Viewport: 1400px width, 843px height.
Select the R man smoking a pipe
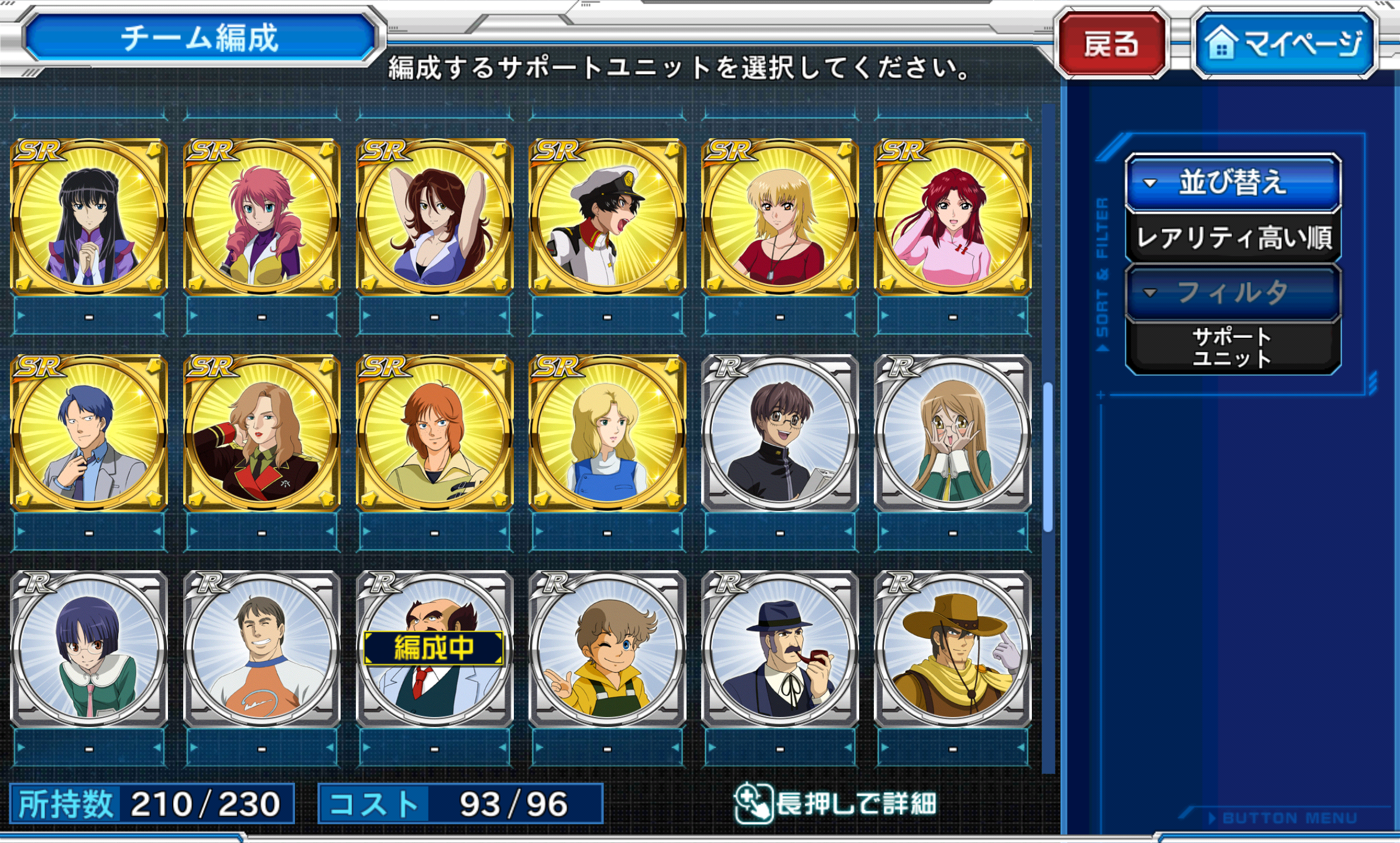click(780, 649)
